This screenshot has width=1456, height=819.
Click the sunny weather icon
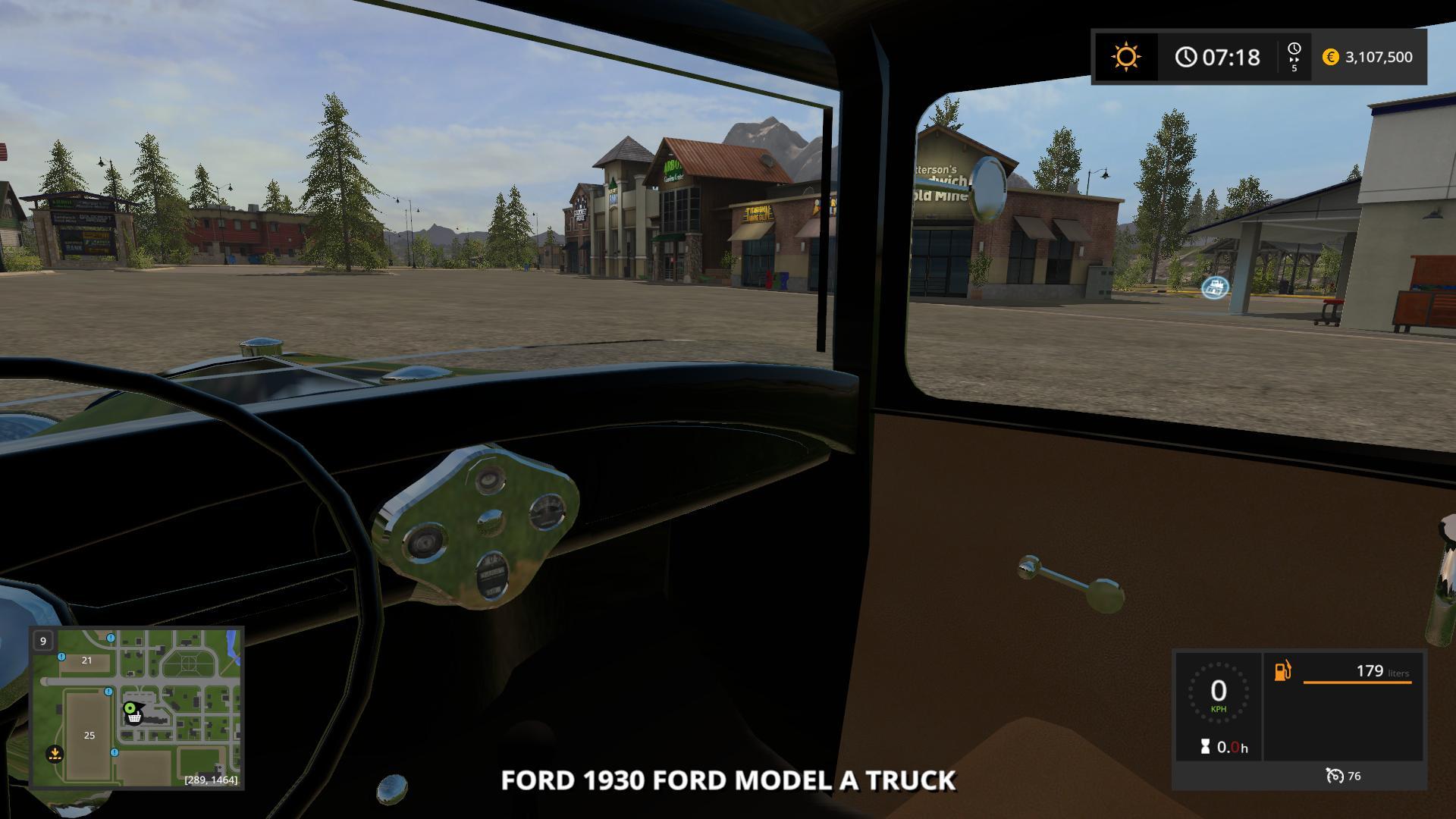pyautogui.click(x=1125, y=57)
